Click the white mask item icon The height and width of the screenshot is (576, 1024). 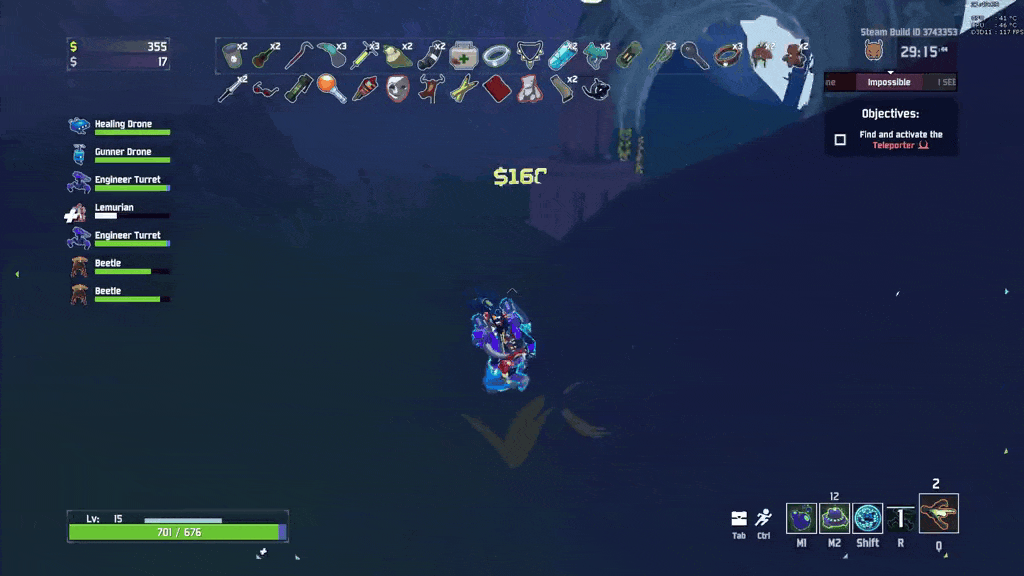(x=397, y=89)
